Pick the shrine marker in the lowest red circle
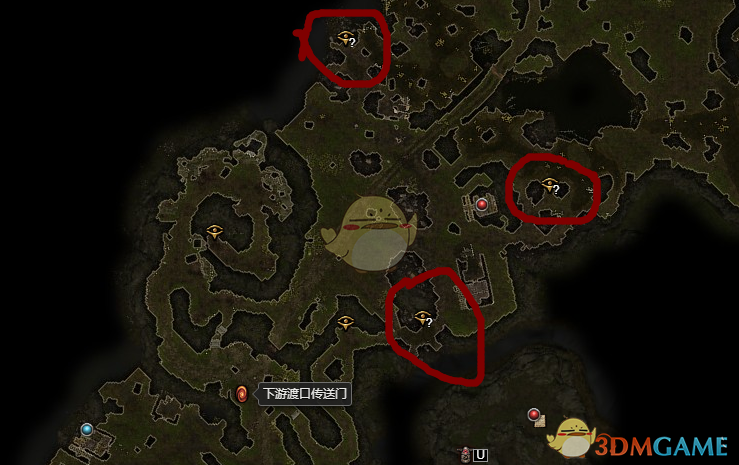This screenshot has width=739, height=465. 422,318
